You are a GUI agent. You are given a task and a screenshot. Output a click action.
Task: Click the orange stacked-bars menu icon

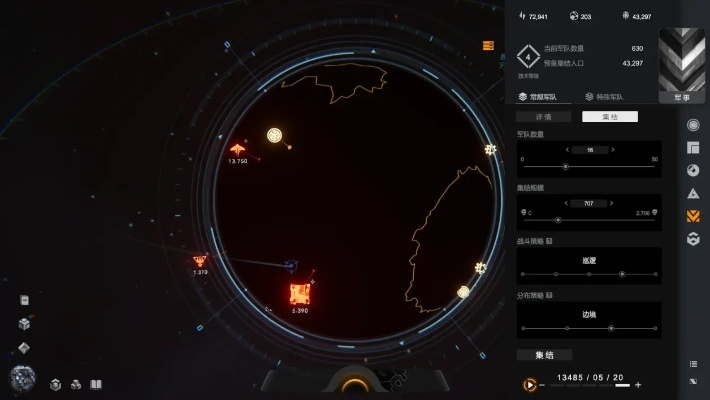tap(488, 45)
